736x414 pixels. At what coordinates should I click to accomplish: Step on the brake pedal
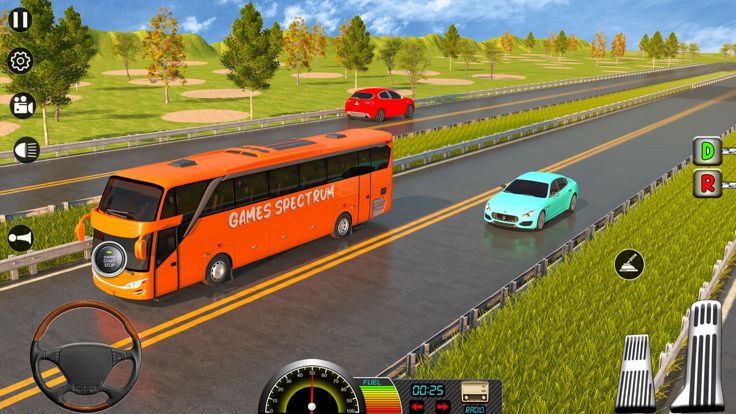[x=635, y=373]
